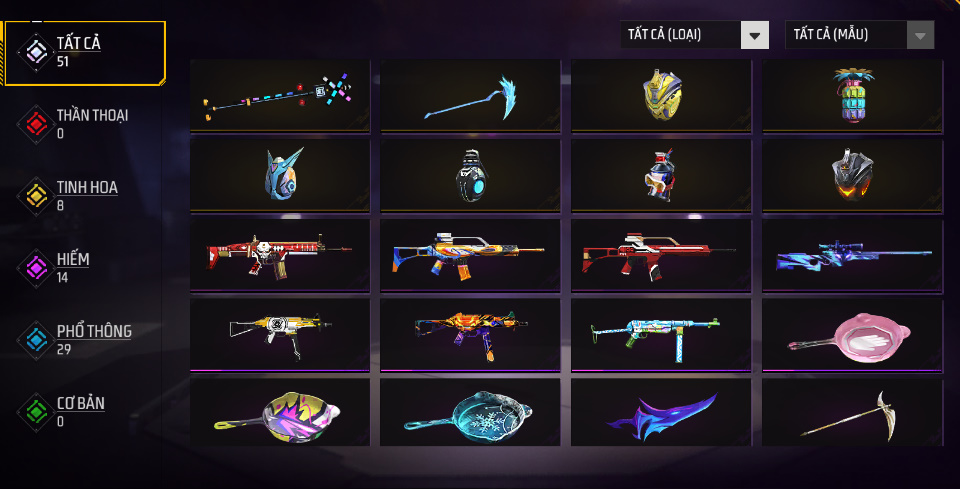Select the Tất Cả rarity tab

(84, 52)
